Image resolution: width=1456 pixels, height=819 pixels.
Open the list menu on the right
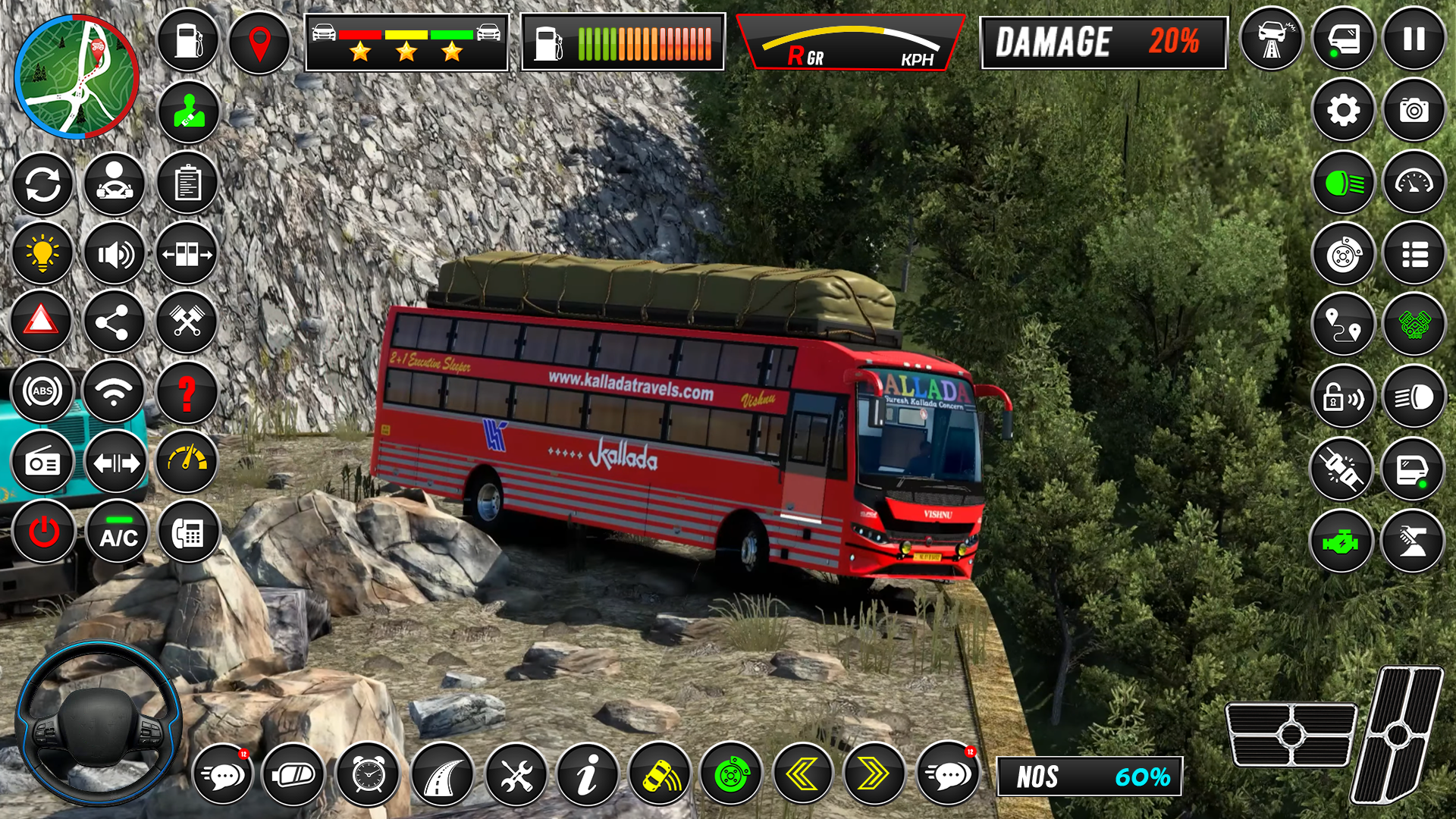coord(1414,250)
